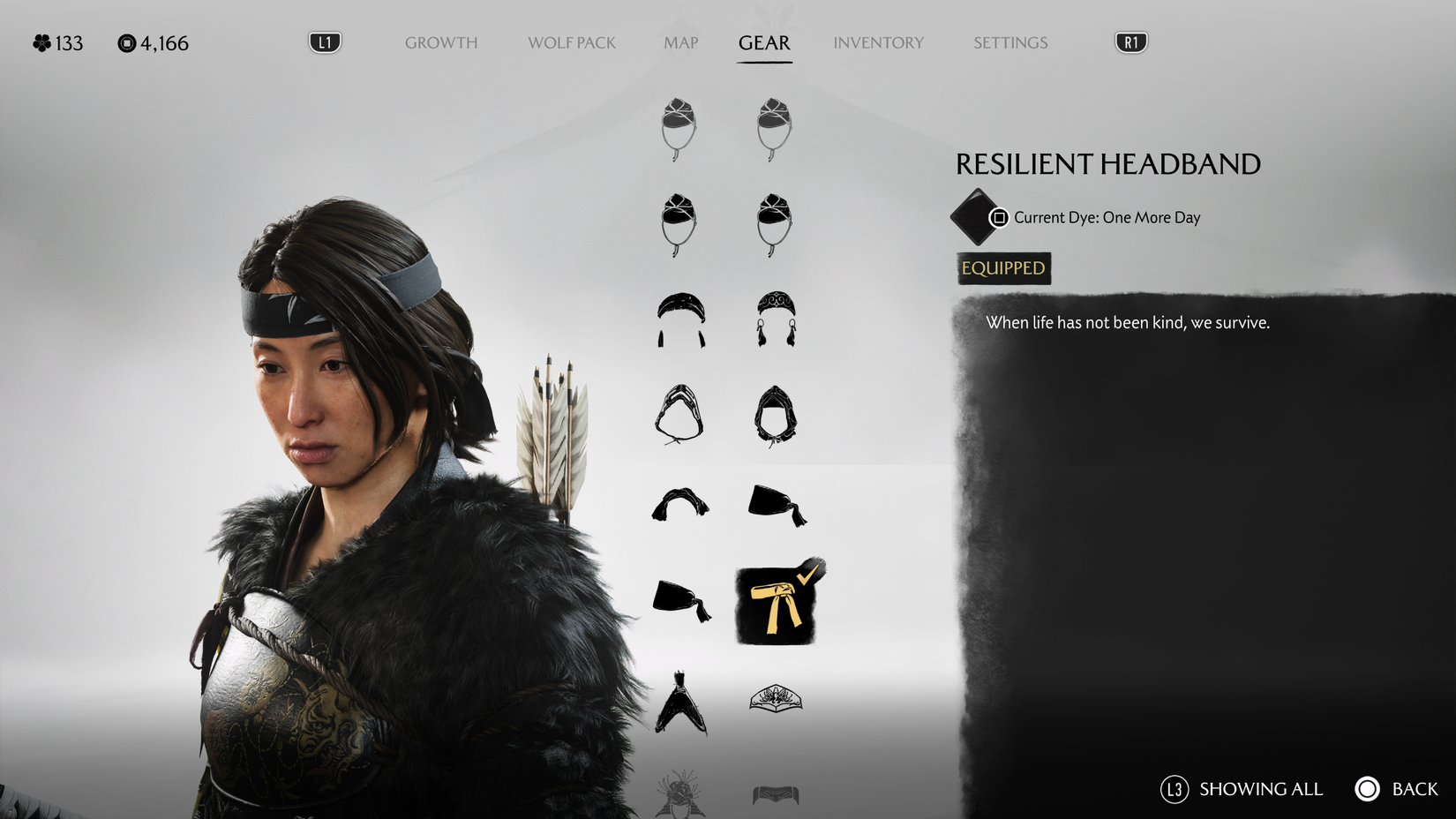Select the crown headgear at the list bottom

tap(777, 697)
